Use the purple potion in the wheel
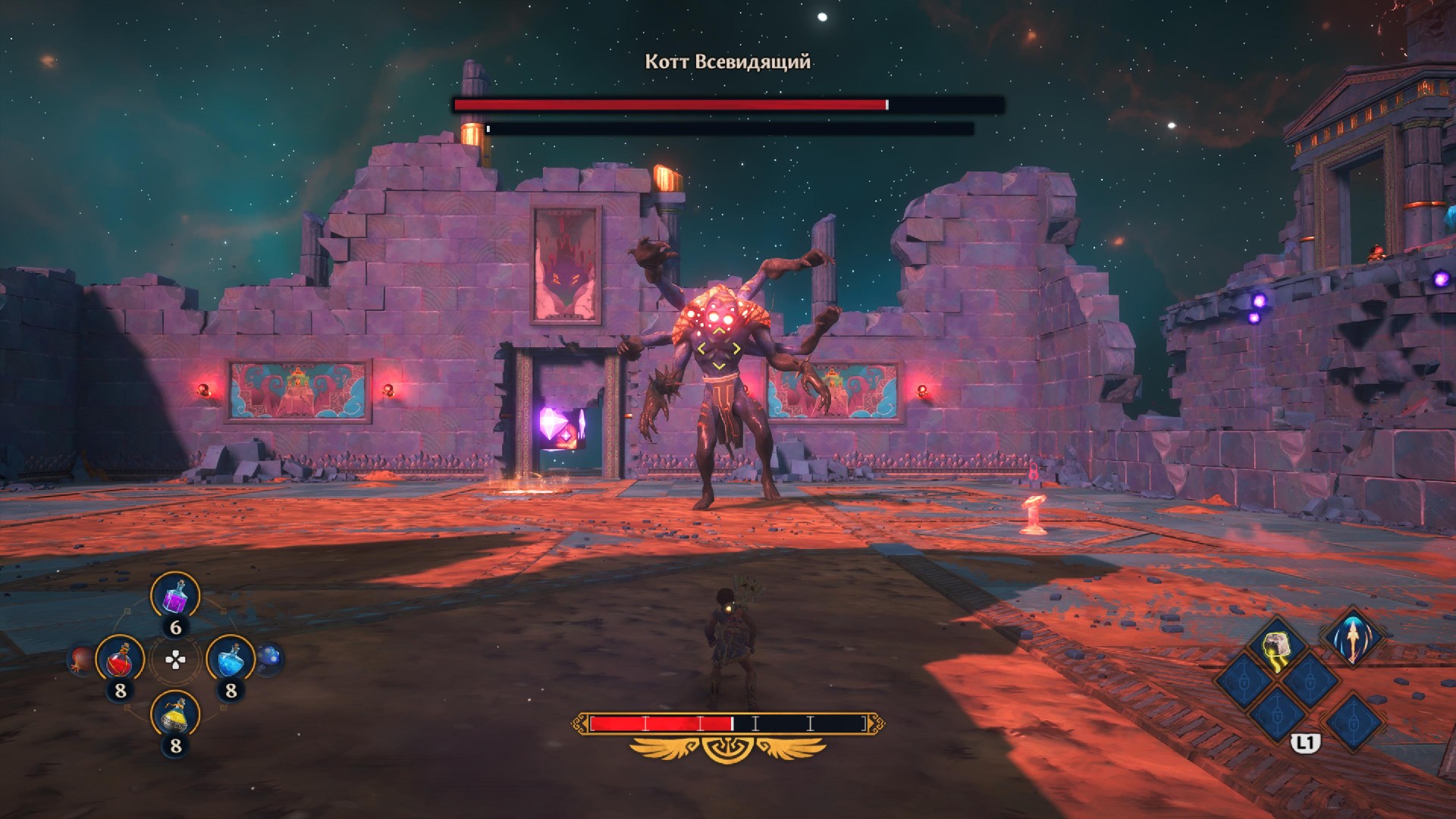 point(175,596)
